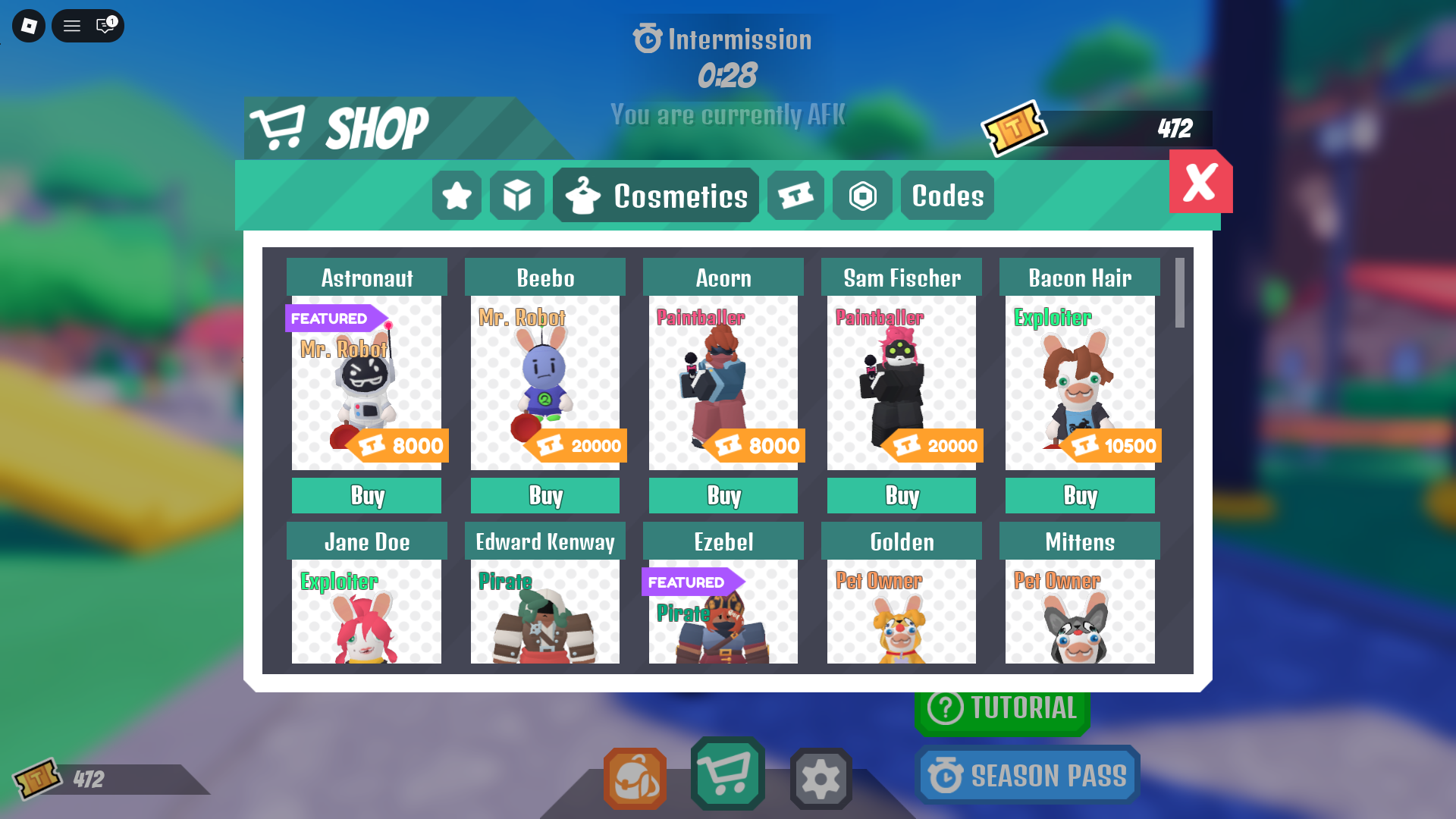Viewport: 1456px width, 819px height.
Task: Open the Season Pass menu
Action: 1028,774
